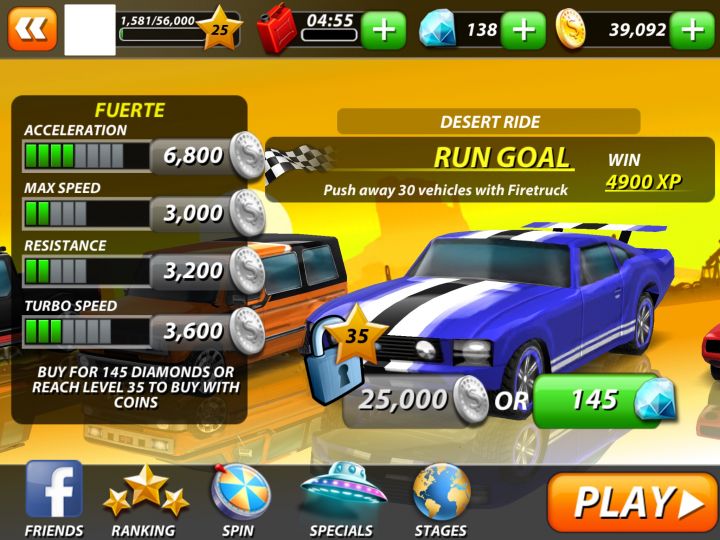Upgrade Resistance for 3,200 coins
This screenshot has height=540, width=720.
tap(207, 270)
